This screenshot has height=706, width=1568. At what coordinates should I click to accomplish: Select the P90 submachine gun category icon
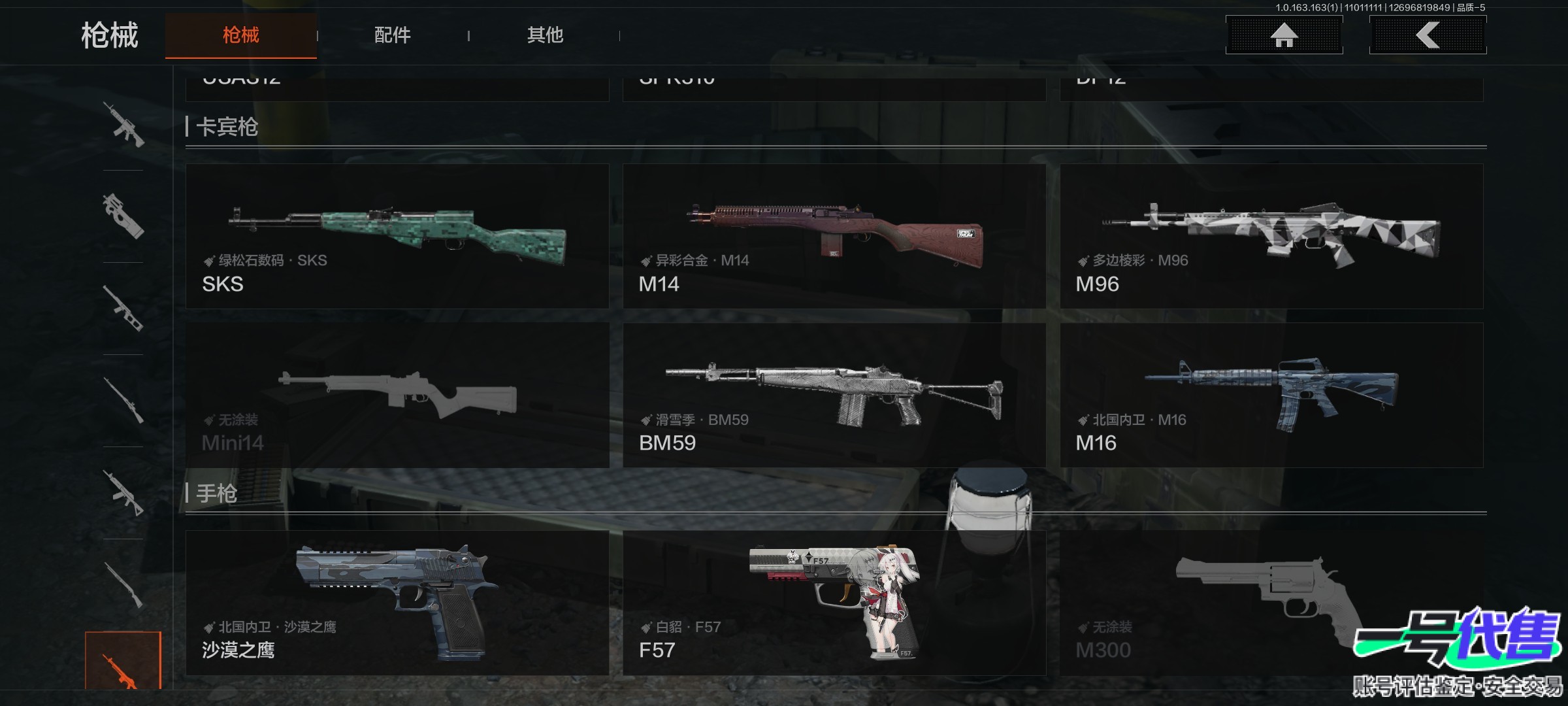[x=123, y=216]
